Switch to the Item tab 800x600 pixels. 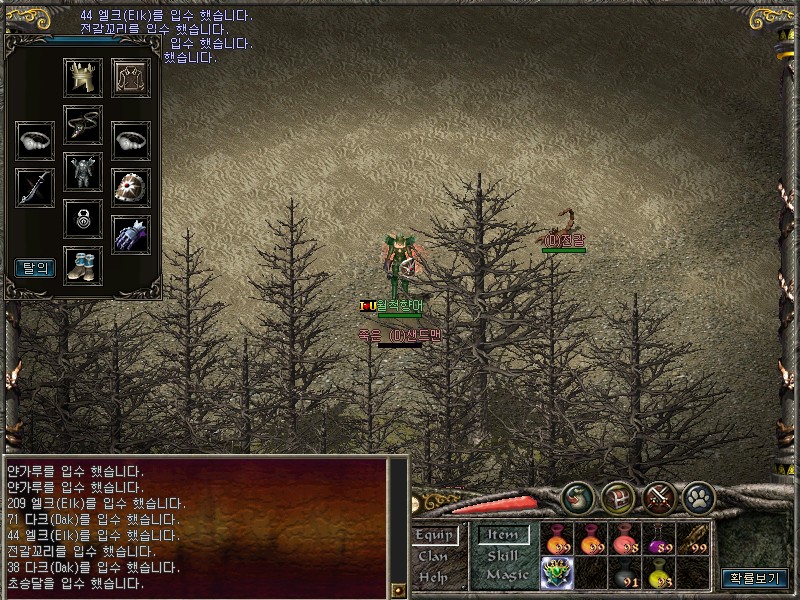[503, 535]
